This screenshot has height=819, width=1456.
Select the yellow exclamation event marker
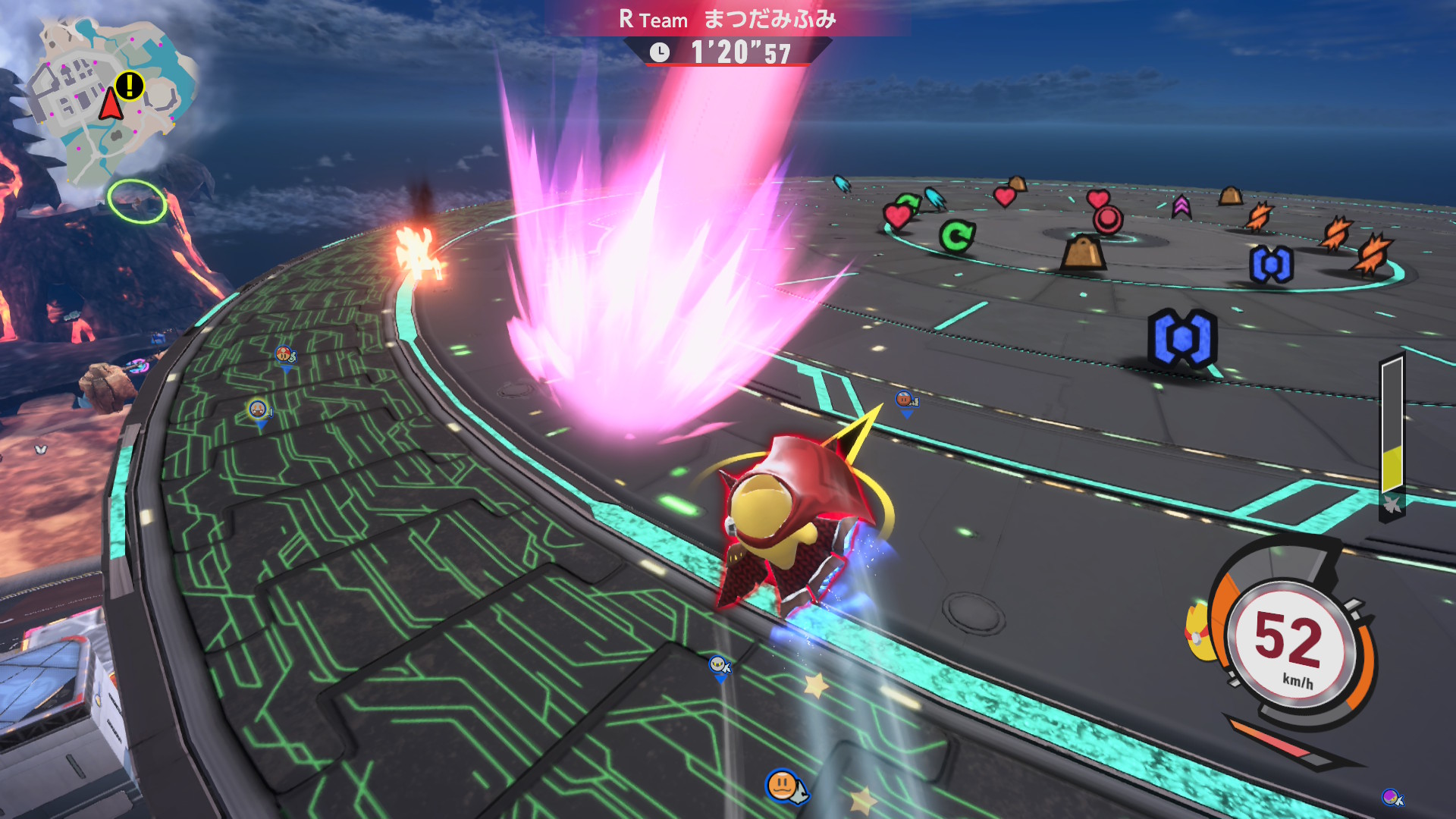pyautogui.click(x=130, y=85)
